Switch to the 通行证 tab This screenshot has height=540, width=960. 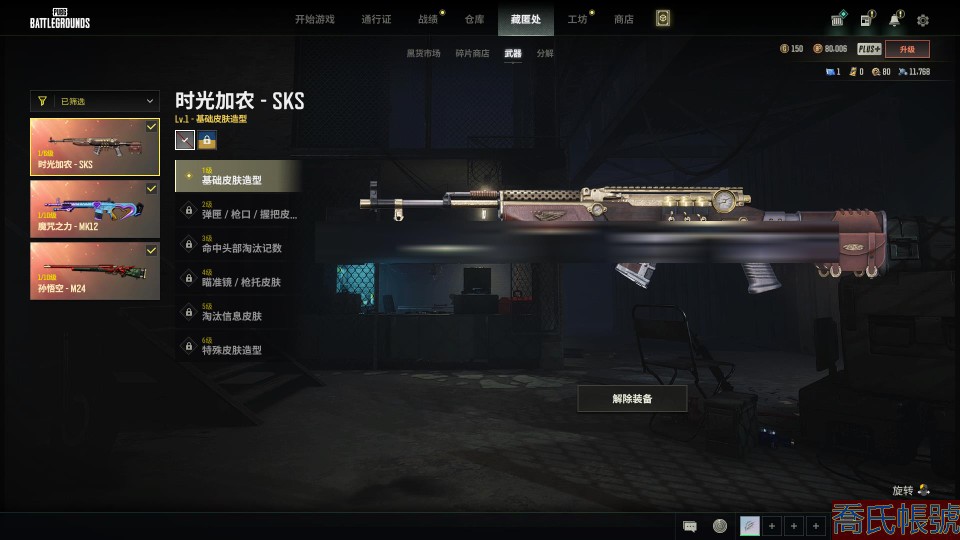click(x=376, y=19)
